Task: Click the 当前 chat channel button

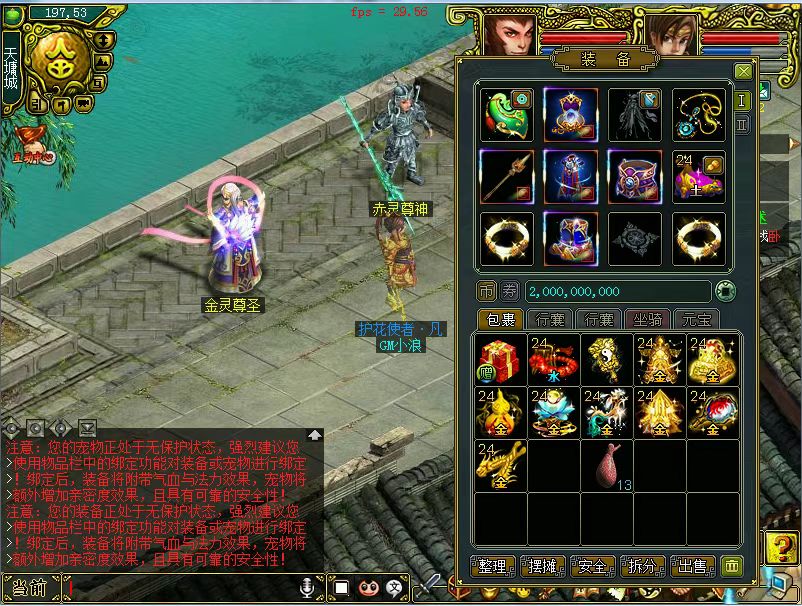Action: [30, 589]
